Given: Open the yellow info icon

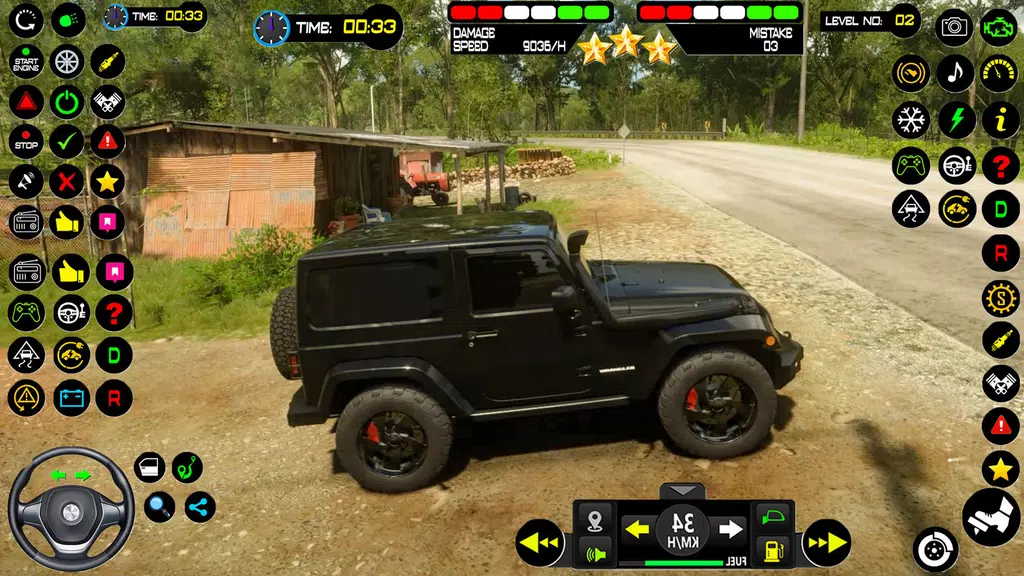Looking at the screenshot, I should tap(1000, 120).
